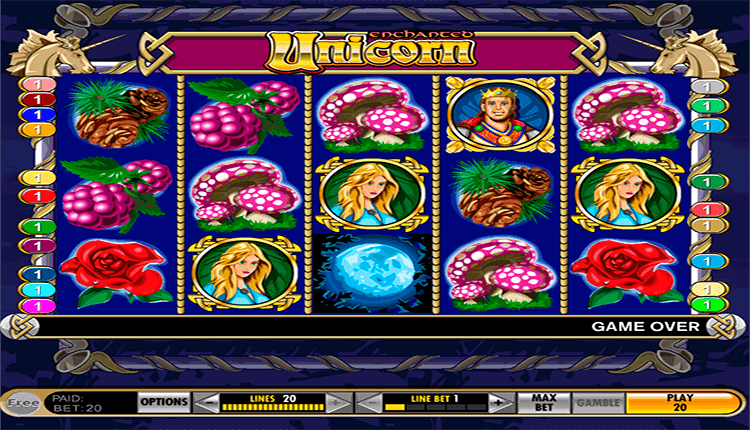Increase the number of lines with the right arrow
The height and width of the screenshot is (430, 750).
point(340,402)
